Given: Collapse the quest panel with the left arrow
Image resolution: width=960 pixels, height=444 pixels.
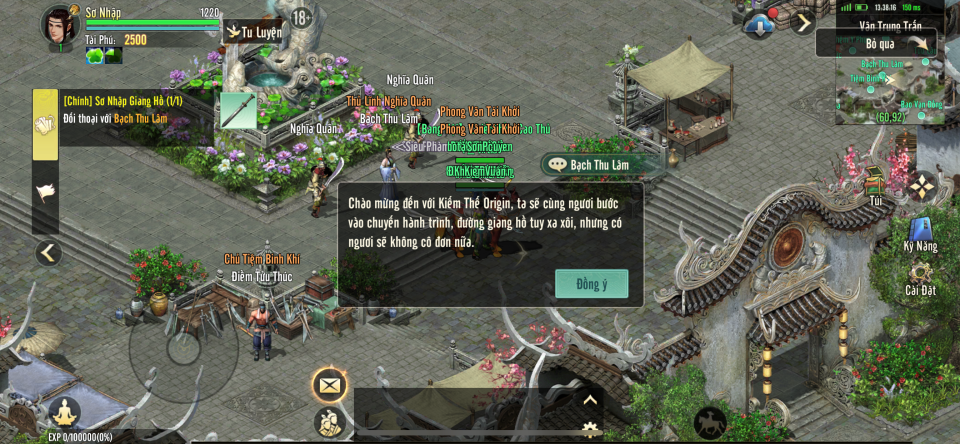Looking at the screenshot, I should pos(48,253).
